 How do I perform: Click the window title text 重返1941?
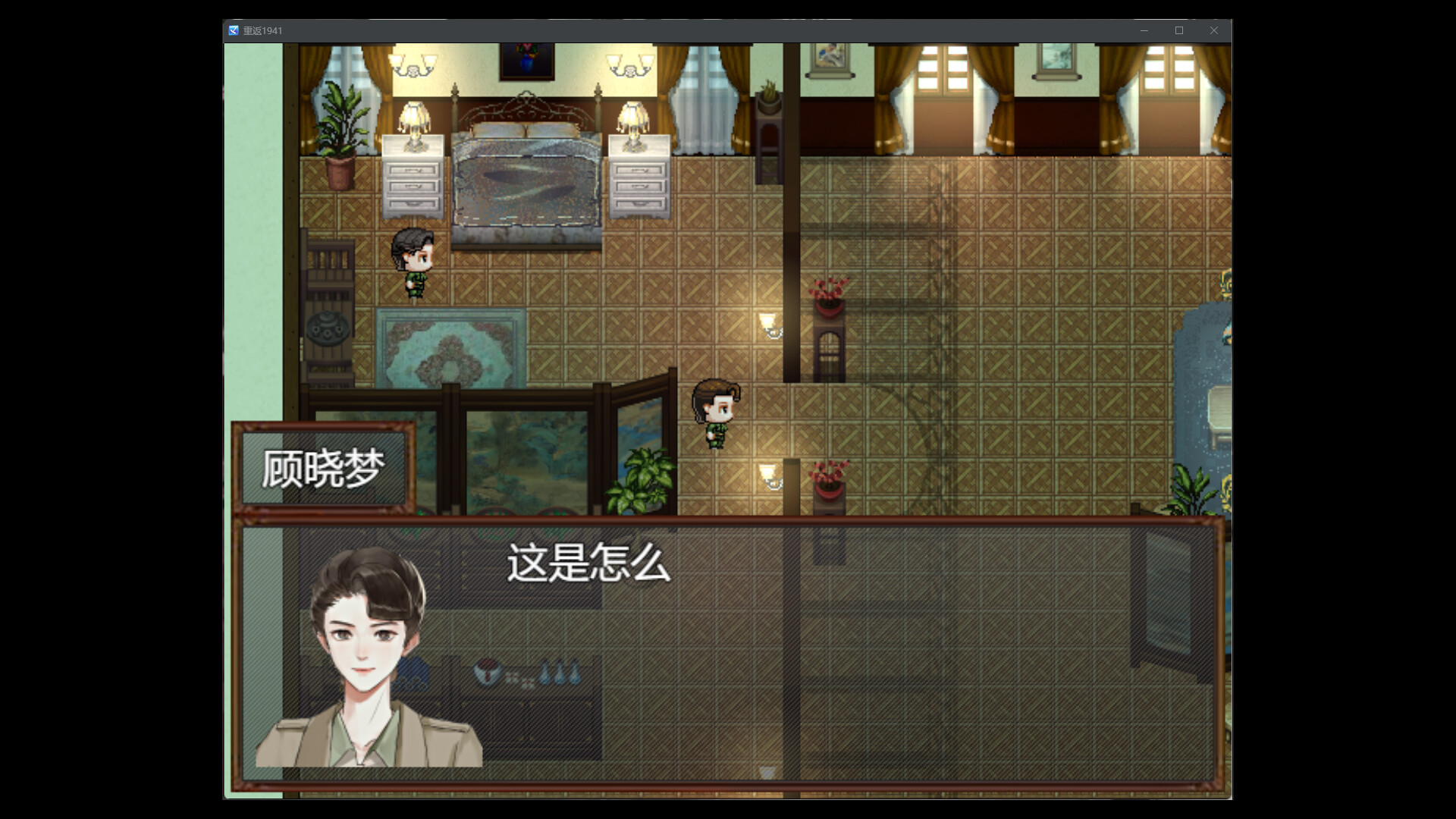point(262,30)
